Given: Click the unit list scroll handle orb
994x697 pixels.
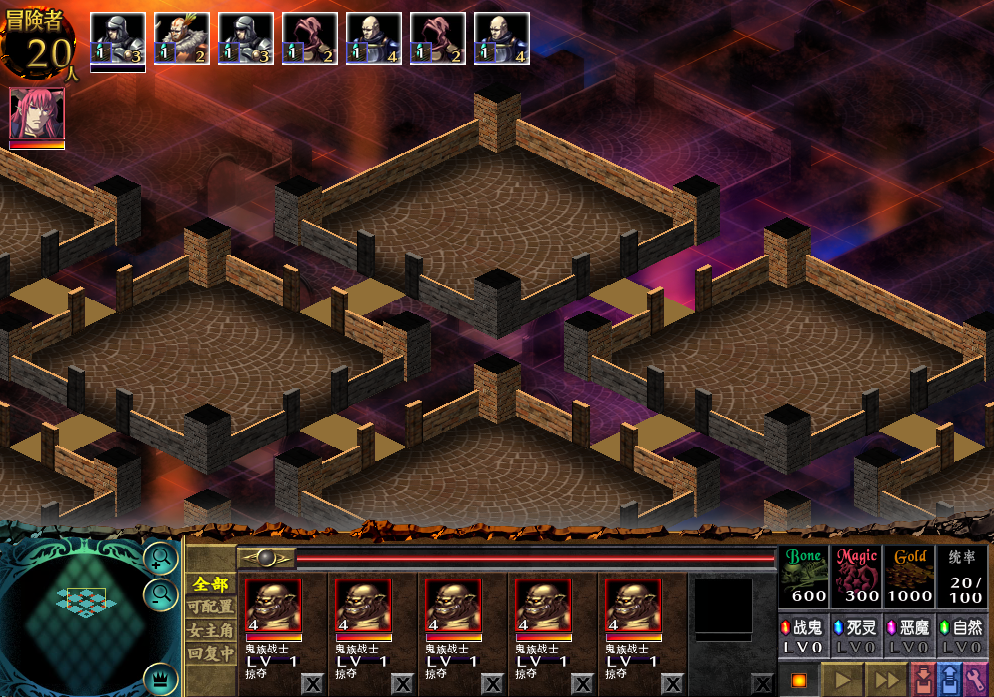Looking at the screenshot, I should pyautogui.click(x=266, y=558).
